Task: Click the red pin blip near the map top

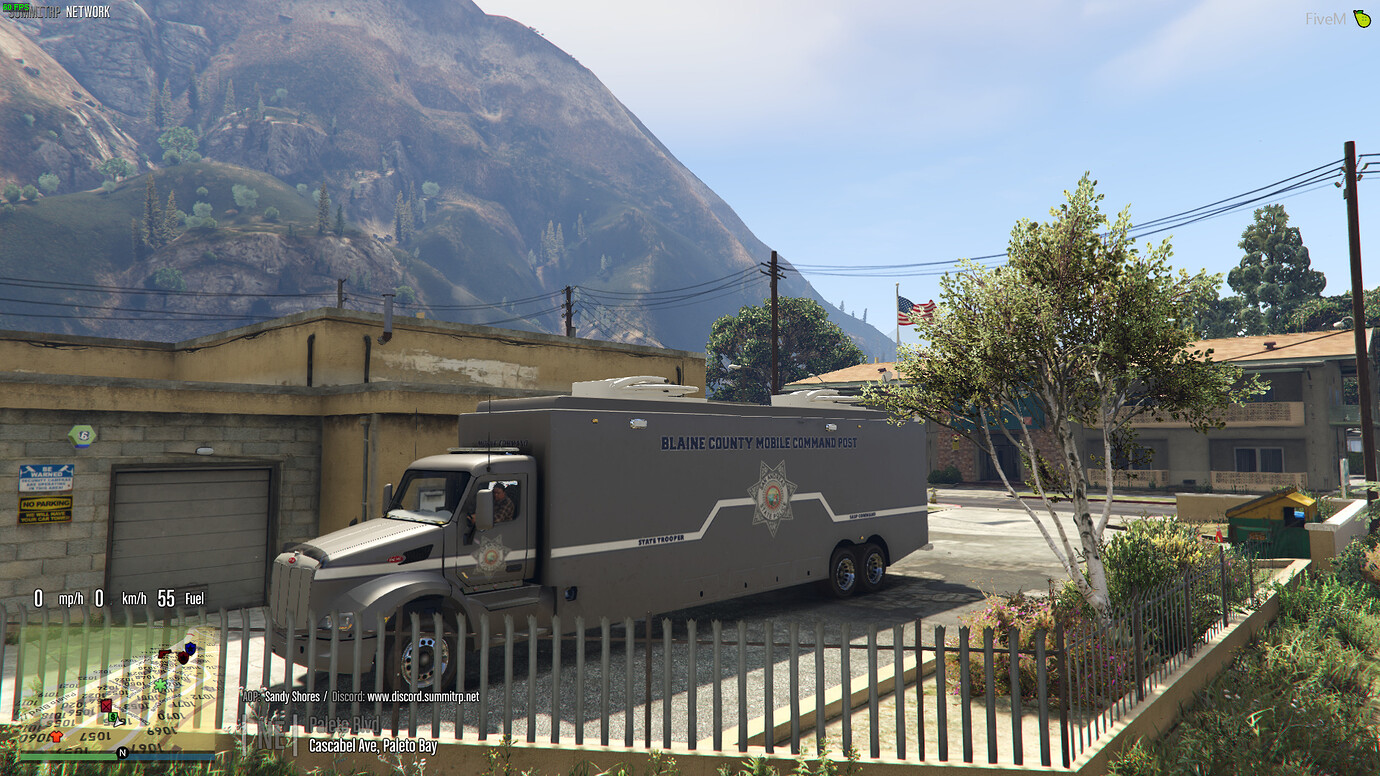Action: pos(163,653)
